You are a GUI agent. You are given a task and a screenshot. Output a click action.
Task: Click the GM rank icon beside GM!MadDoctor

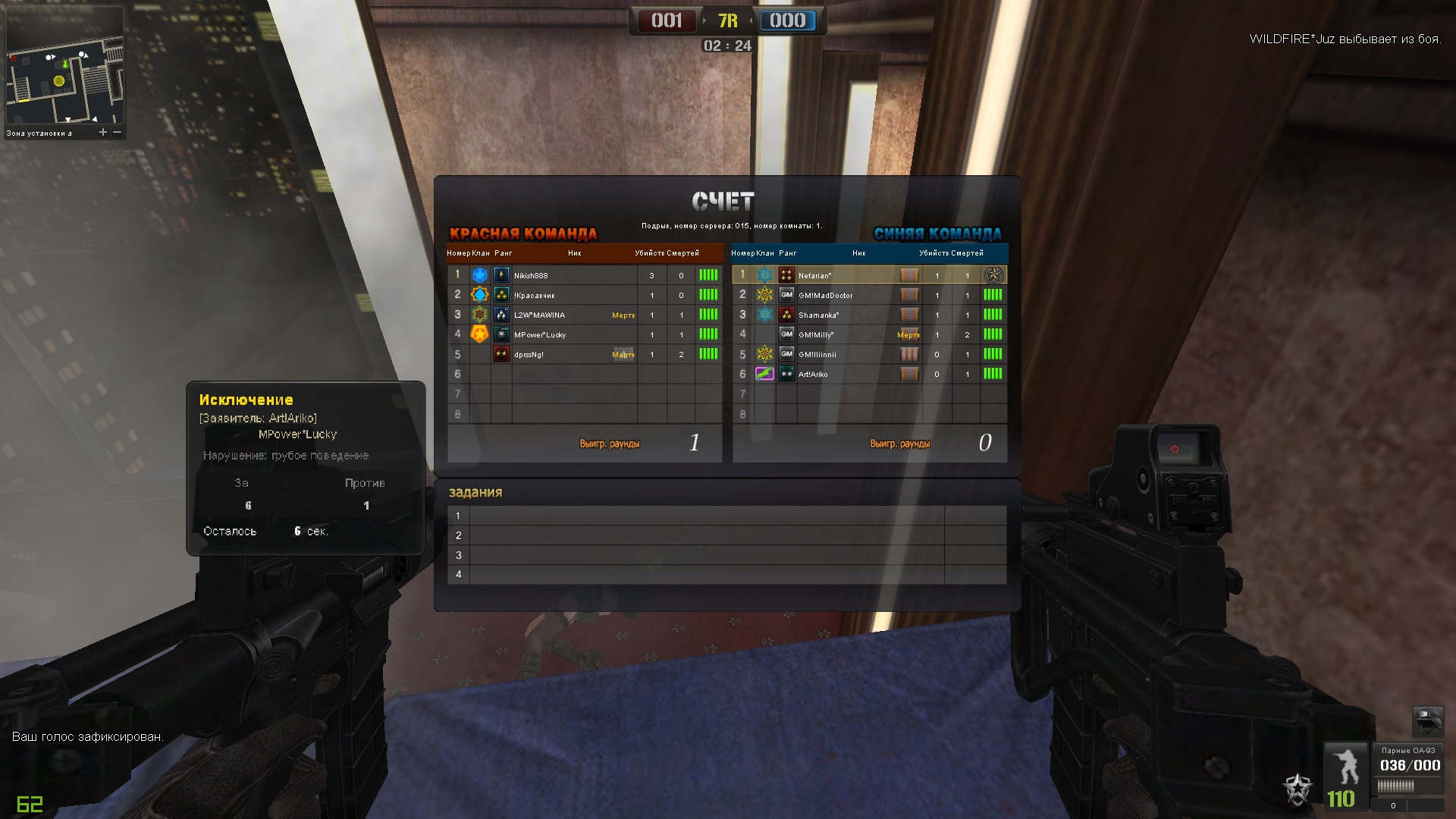786,295
